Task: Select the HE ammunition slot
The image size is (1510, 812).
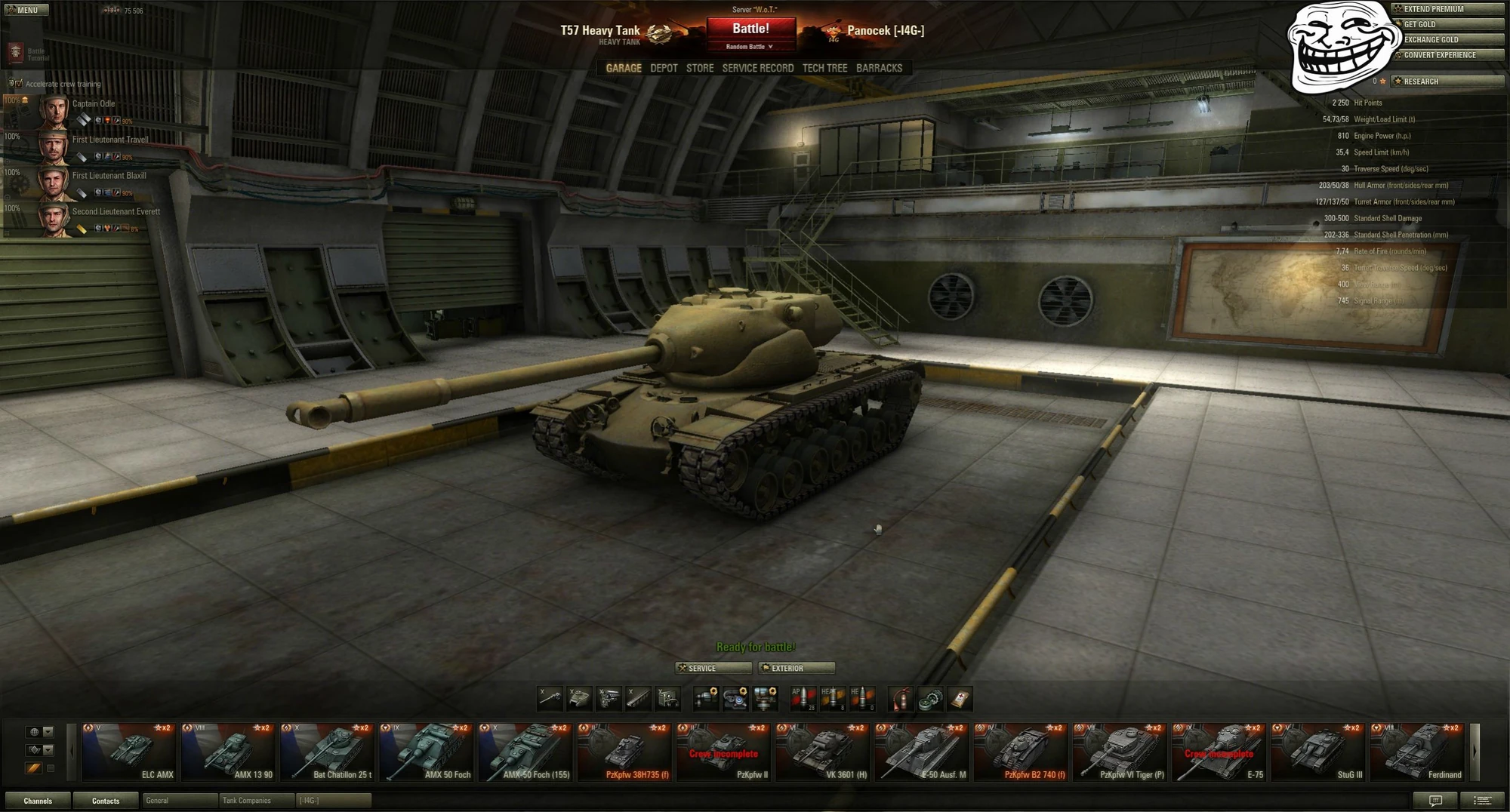Action: 863,699
